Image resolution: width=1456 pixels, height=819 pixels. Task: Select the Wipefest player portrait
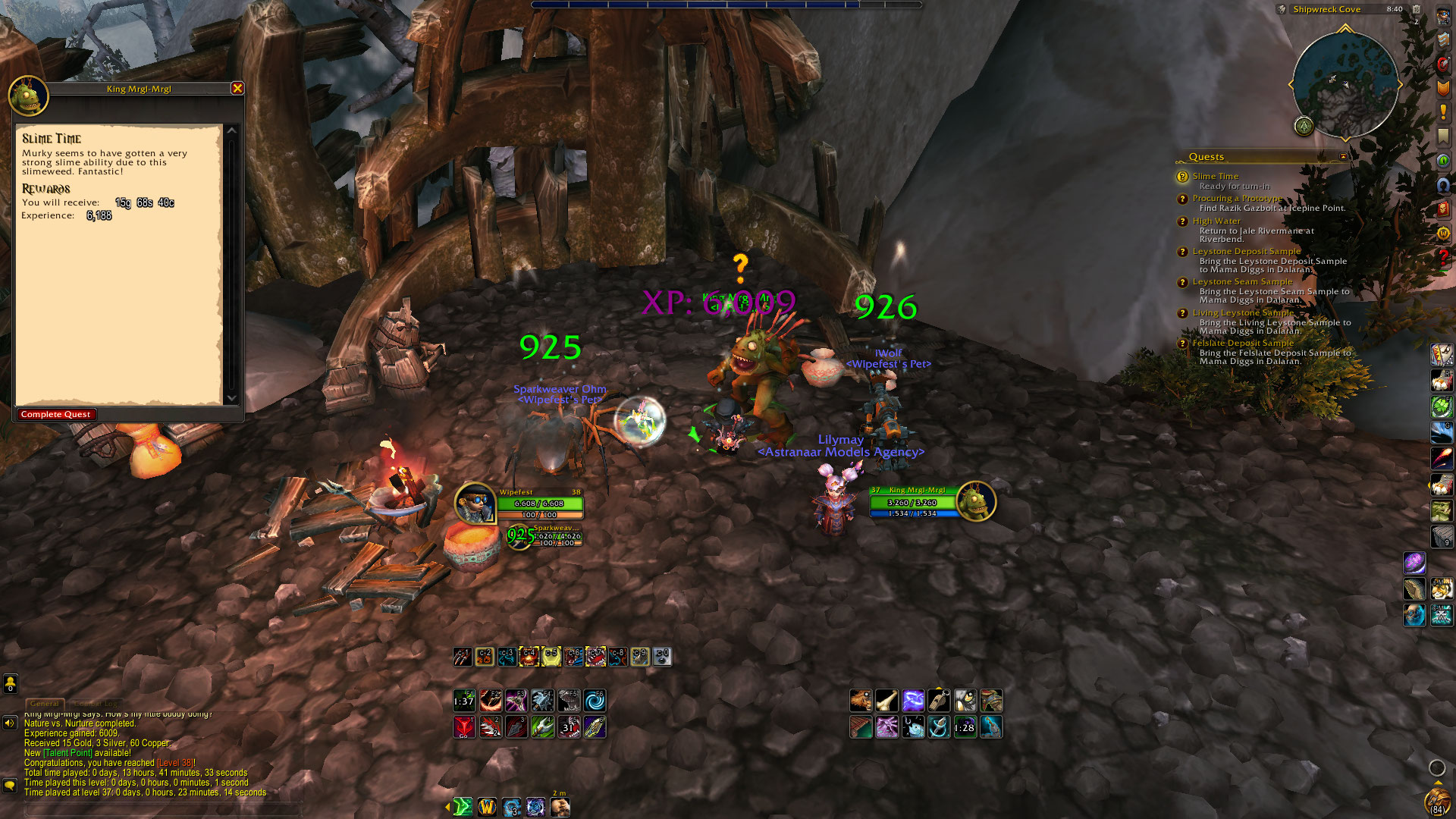[475, 502]
